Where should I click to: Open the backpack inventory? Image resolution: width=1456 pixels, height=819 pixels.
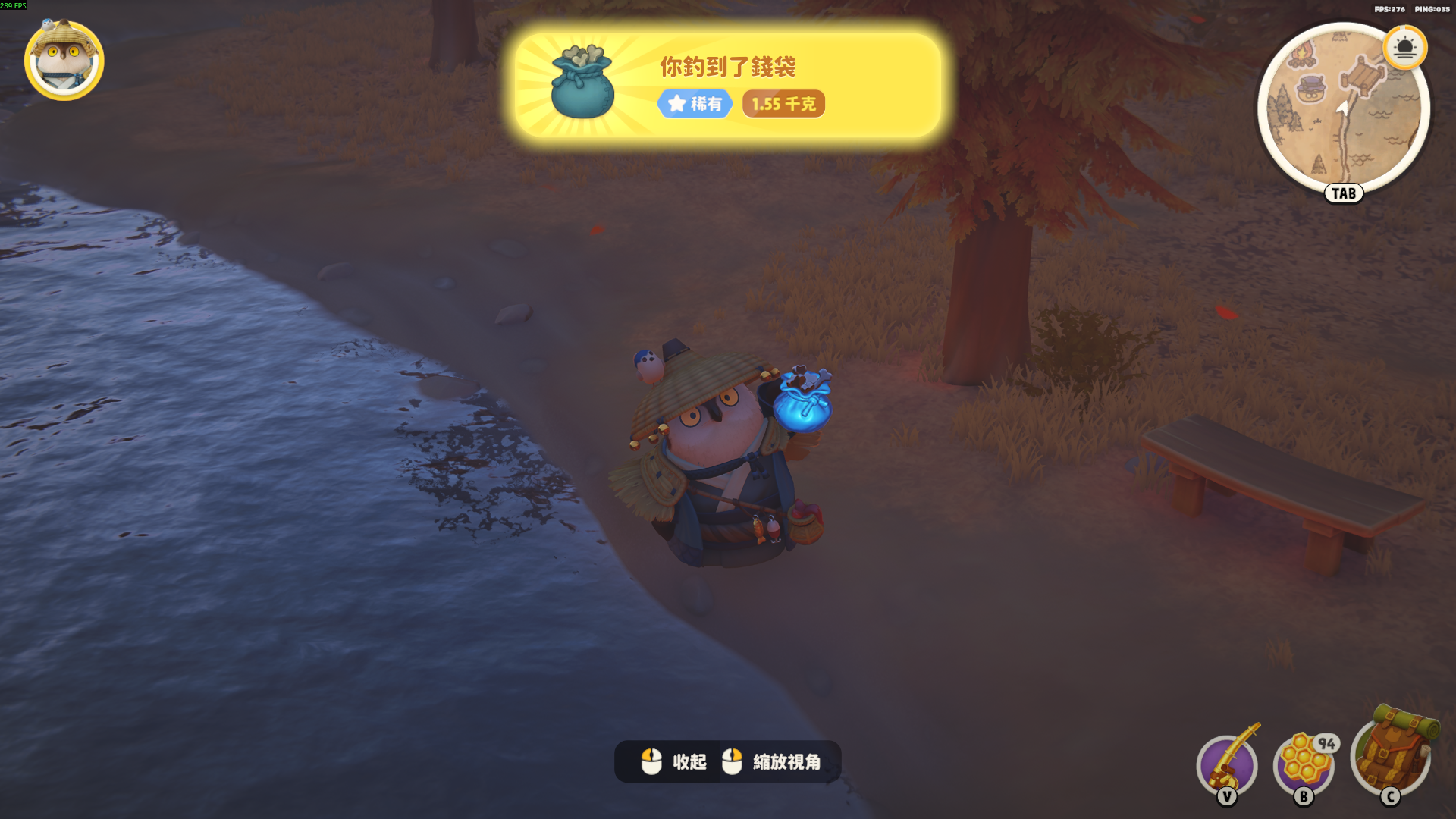coord(1392,754)
